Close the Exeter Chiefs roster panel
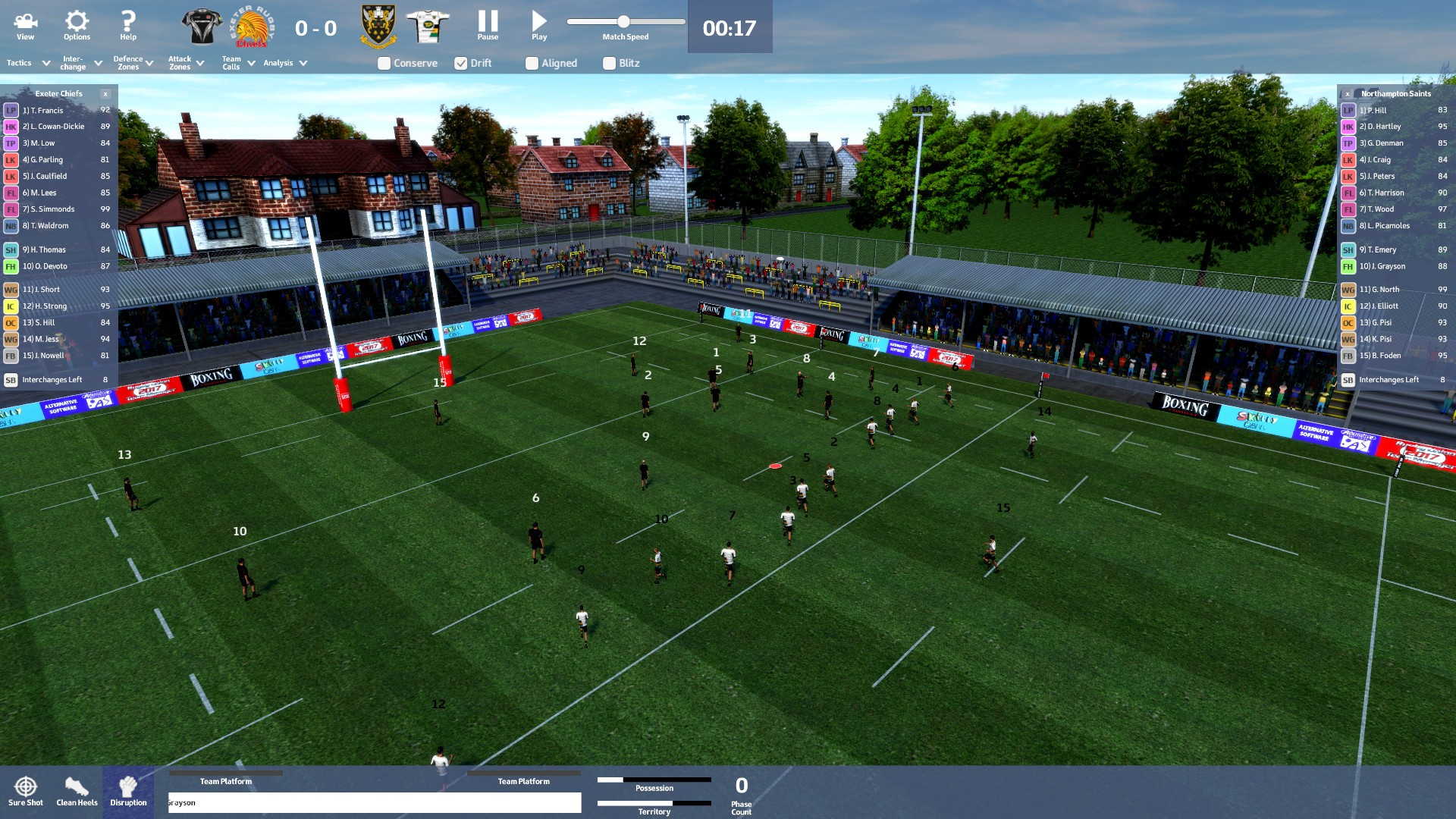1456x819 pixels. point(105,94)
